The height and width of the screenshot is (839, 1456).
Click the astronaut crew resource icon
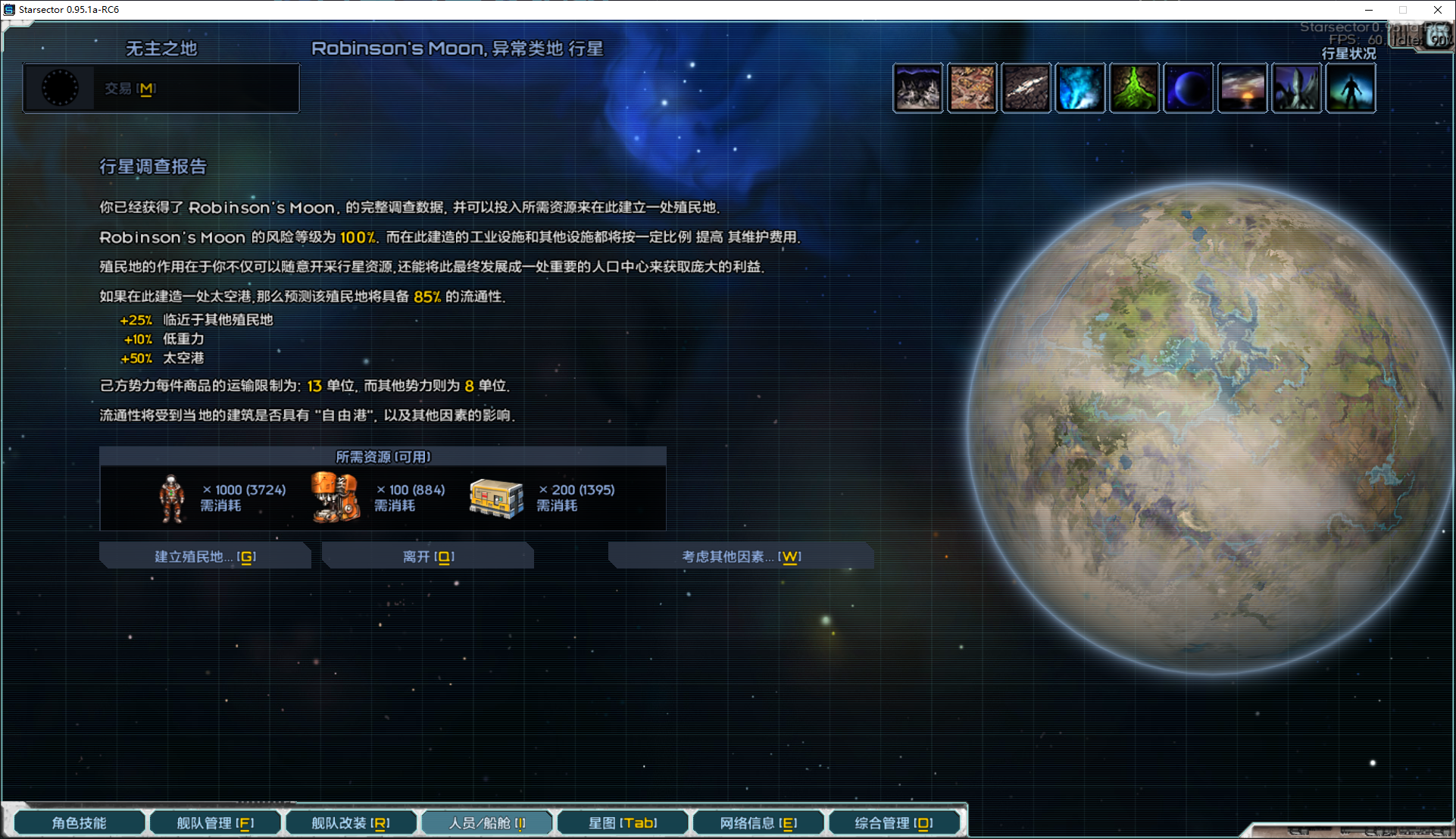point(171,498)
